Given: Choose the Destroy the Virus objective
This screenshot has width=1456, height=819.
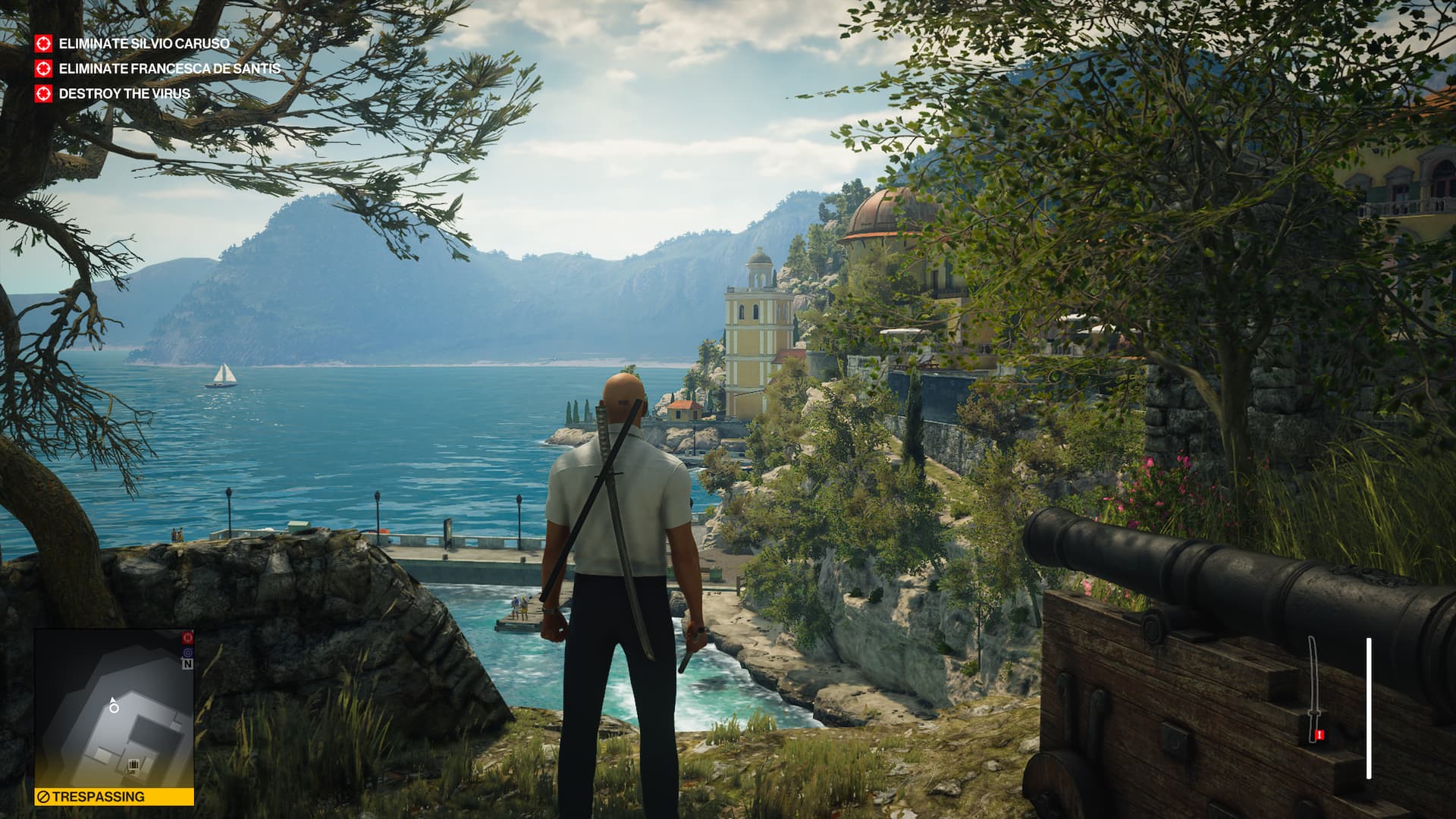Looking at the screenshot, I should (124, 94).
